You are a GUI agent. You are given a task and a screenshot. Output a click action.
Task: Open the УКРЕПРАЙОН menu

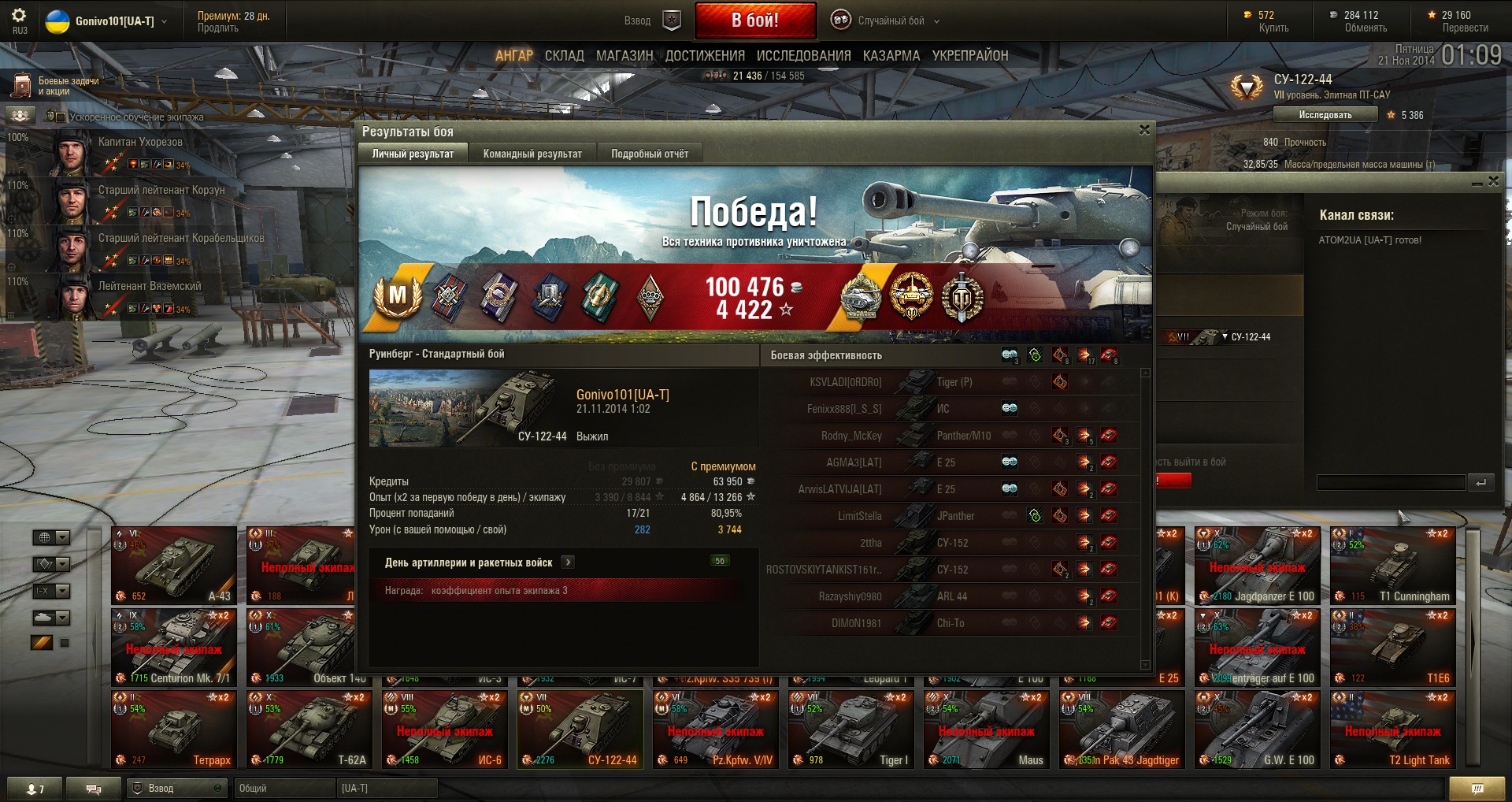click(969, 56)
